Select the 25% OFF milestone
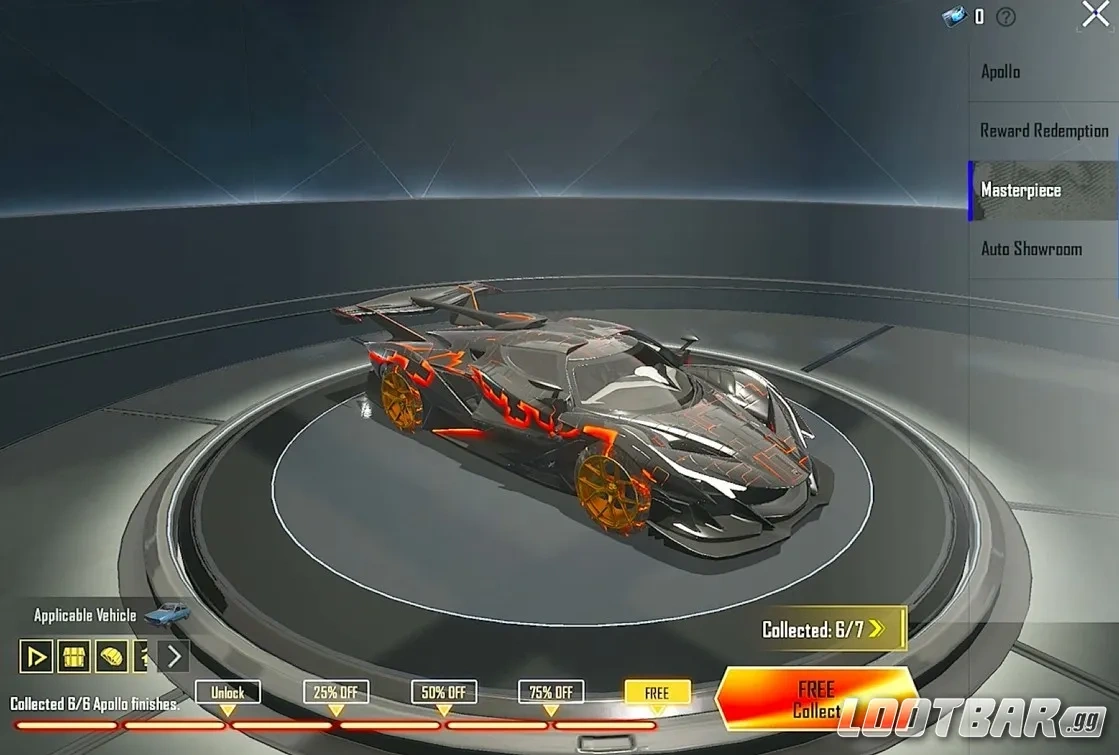The width and height of the screenshot is (1119, 755). click(335, 692)
